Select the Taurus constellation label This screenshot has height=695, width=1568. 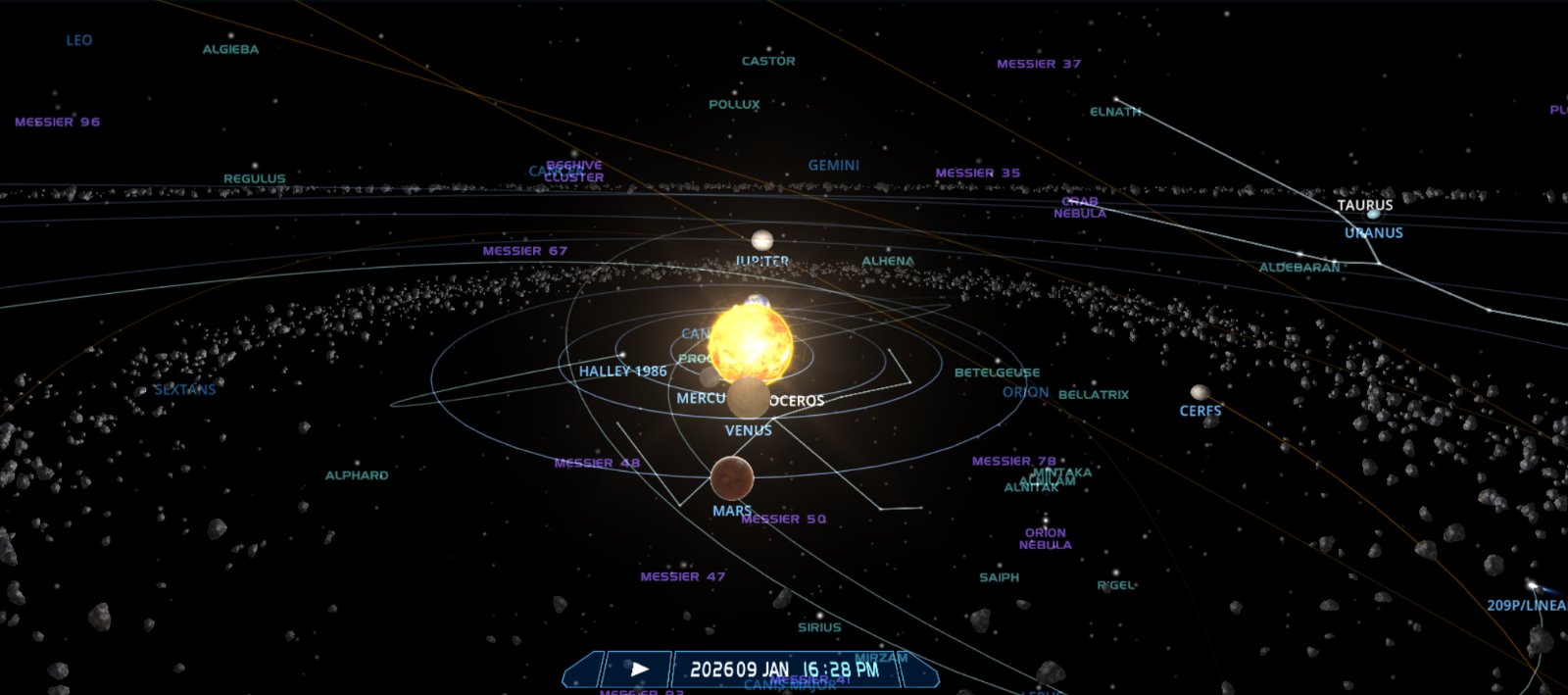pyautogui.click(x=1364, y=206)
